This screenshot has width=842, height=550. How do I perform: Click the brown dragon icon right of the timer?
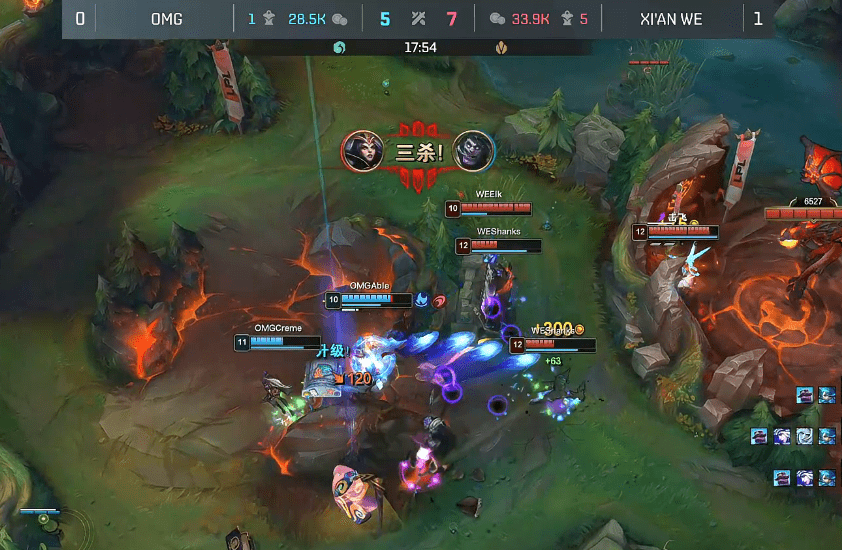point(502,47)
